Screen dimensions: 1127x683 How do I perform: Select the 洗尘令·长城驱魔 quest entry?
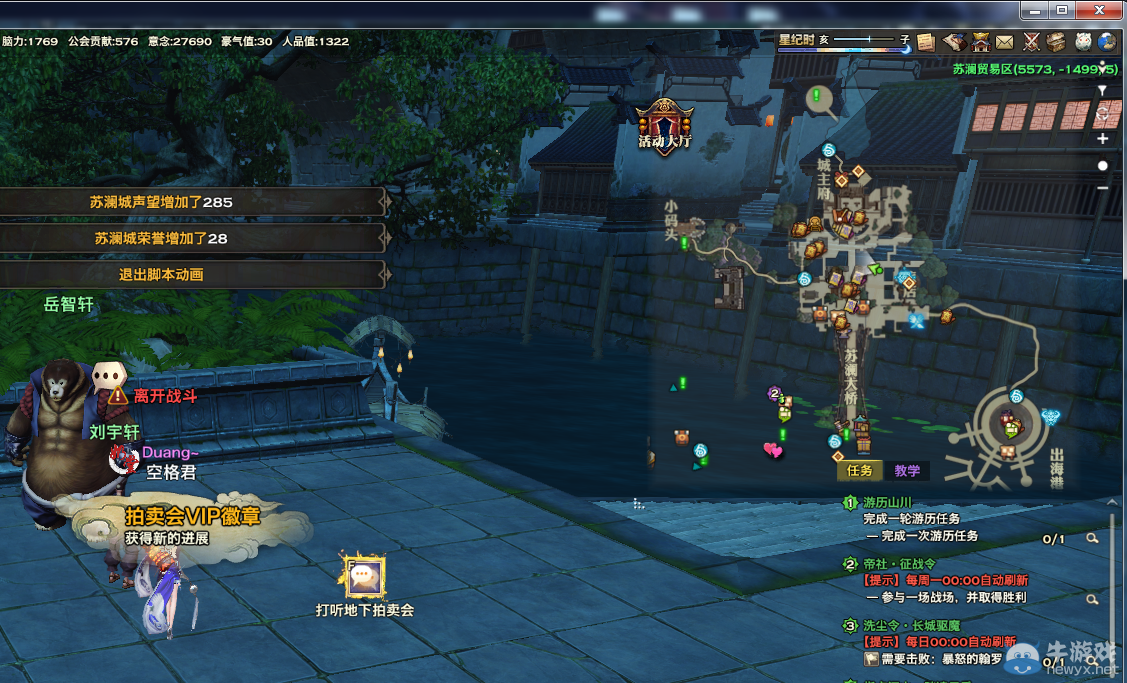coord(912,626)
